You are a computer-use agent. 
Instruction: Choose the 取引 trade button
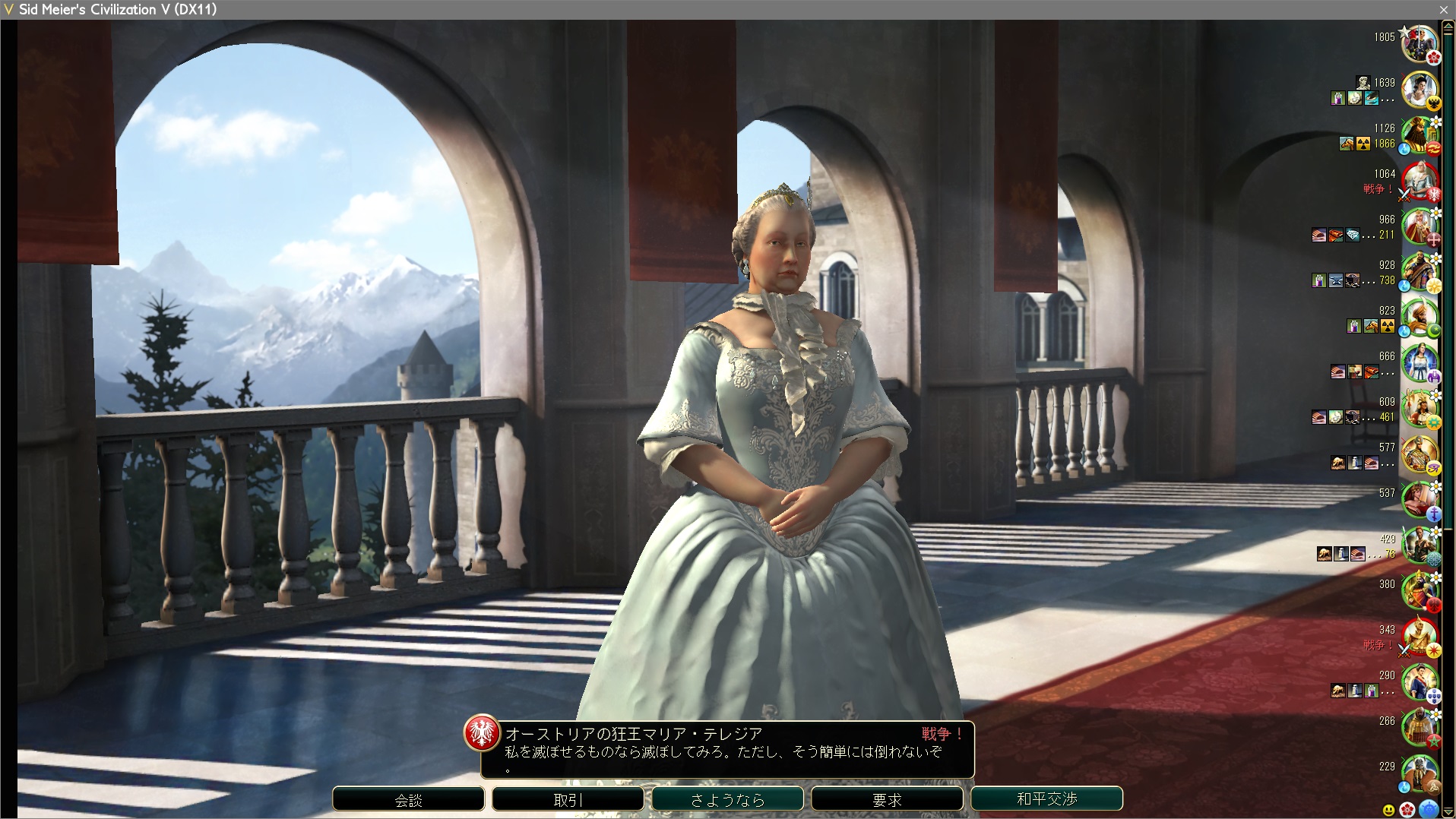pyautogui.click(x=568, y=799)
